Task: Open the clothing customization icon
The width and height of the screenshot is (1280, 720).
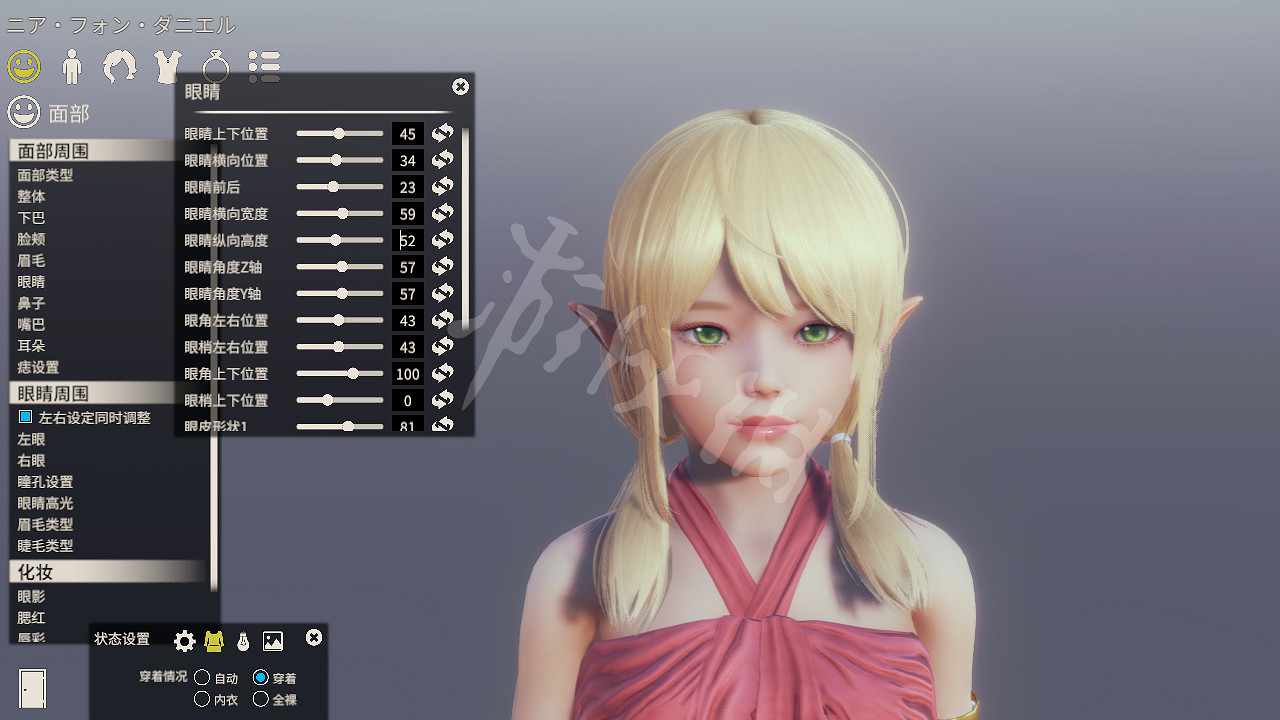Action: coord(167,67)
